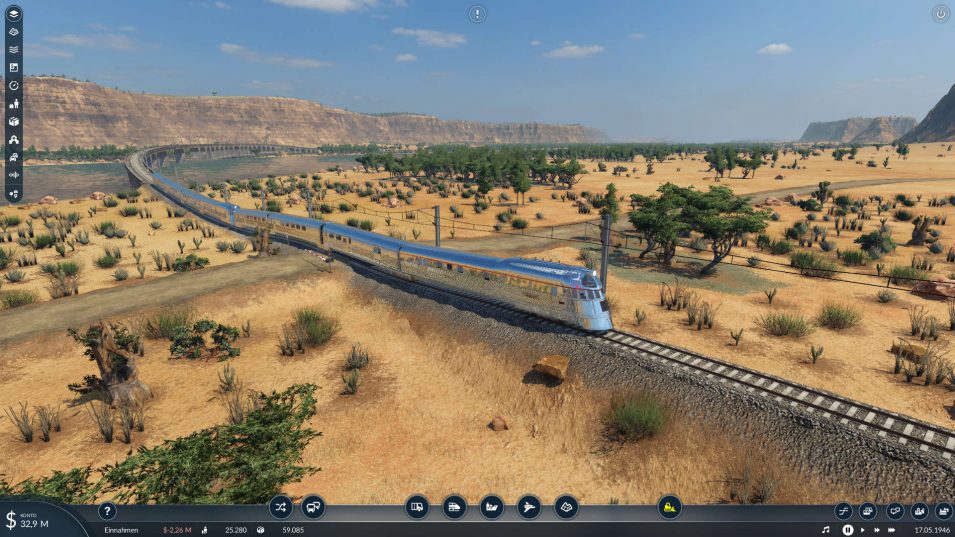Screen dimensions: 955x537
Task: Open the rail construction menu
Action: [x=454, y=507]
